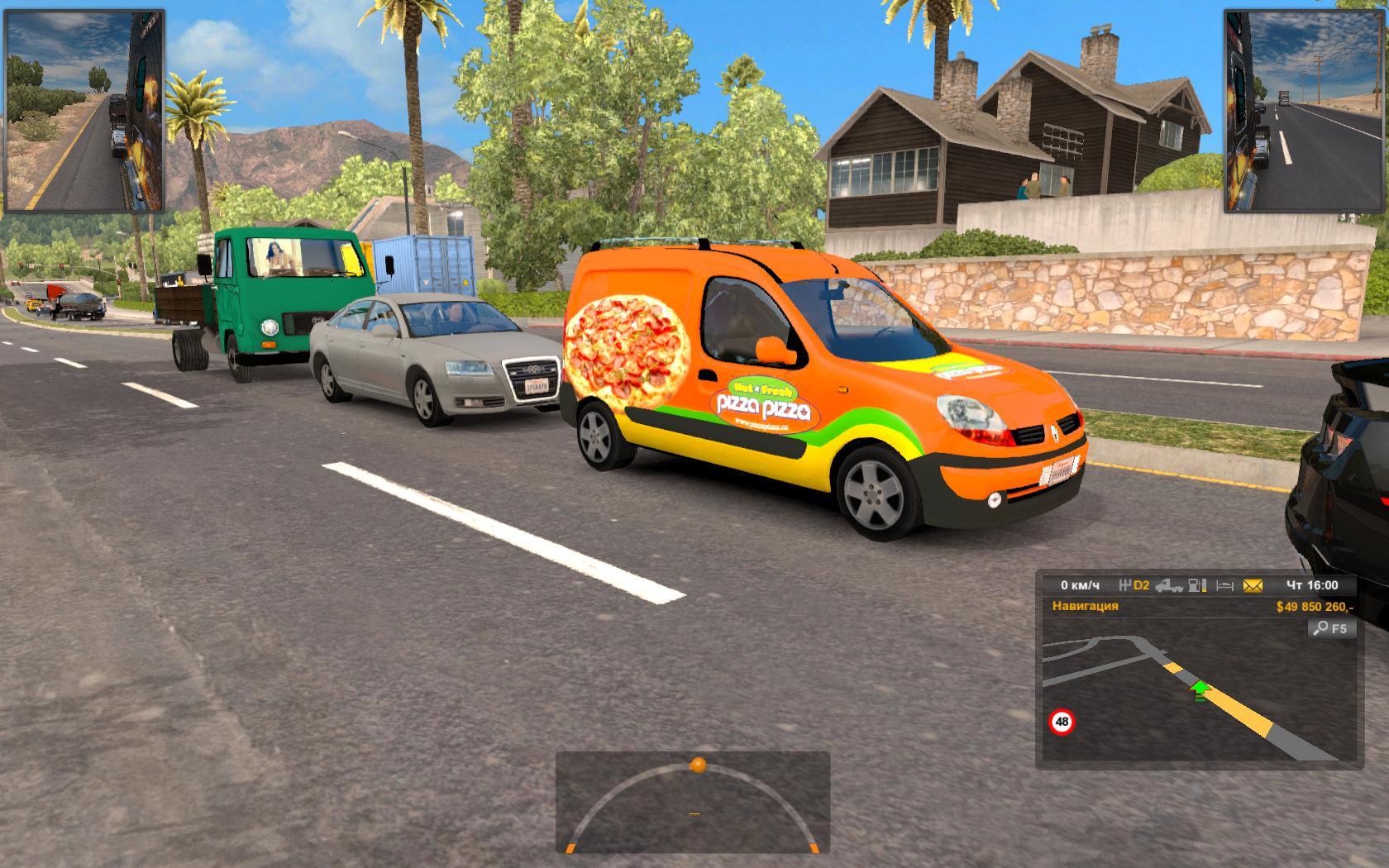
Task: Select the truck damage status icon
Action: tap(1168, 585)
